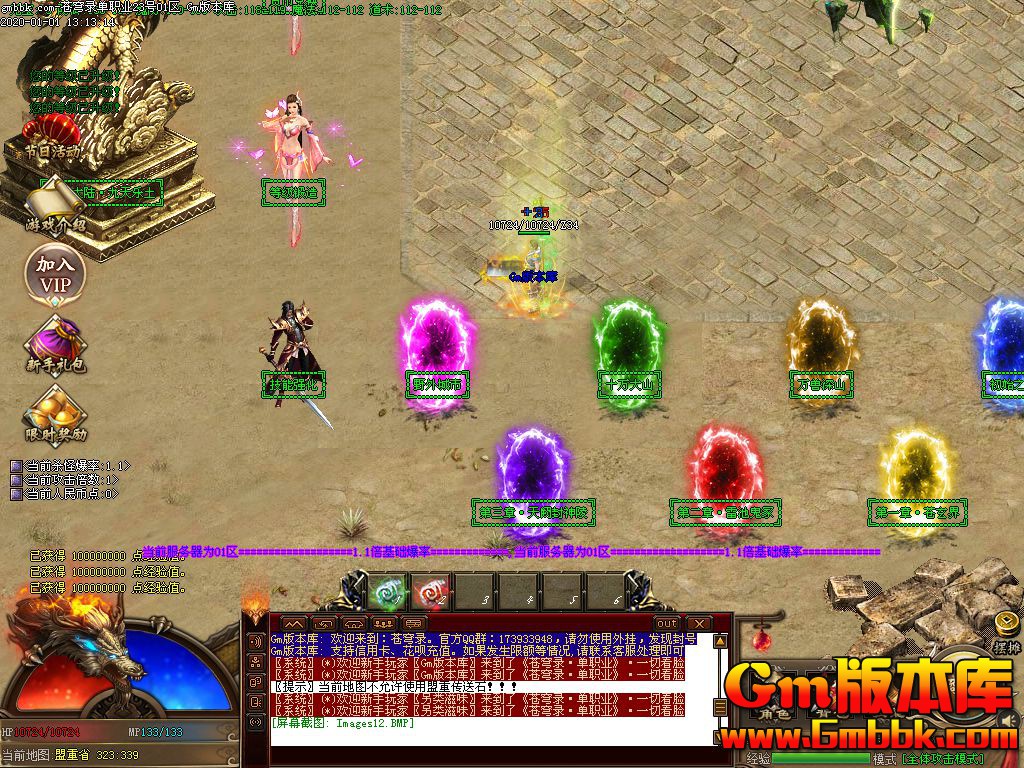This screenshot has height=768, width=1024.
Task: Click the 加入VIP button
Action: (x=55, y=273)
